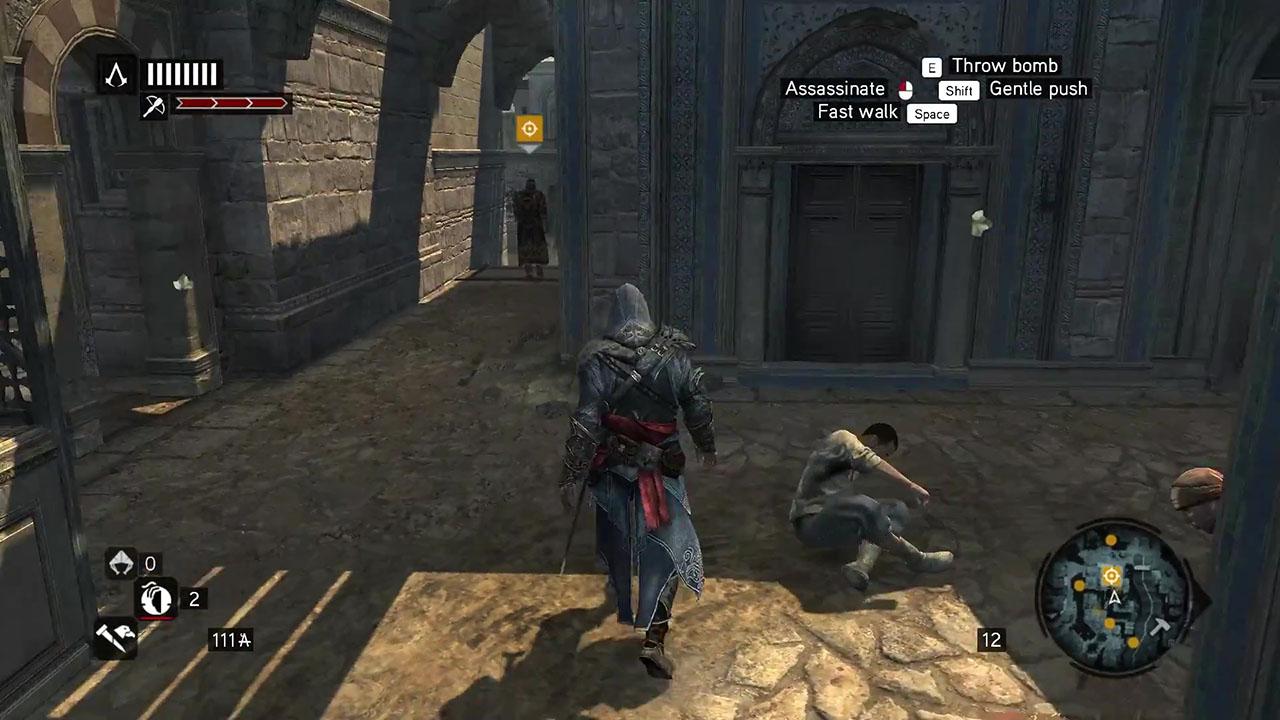Screen dimensions: 1280x720
Task: Select the Throw bomb action label
Action: click(1004, 66)
